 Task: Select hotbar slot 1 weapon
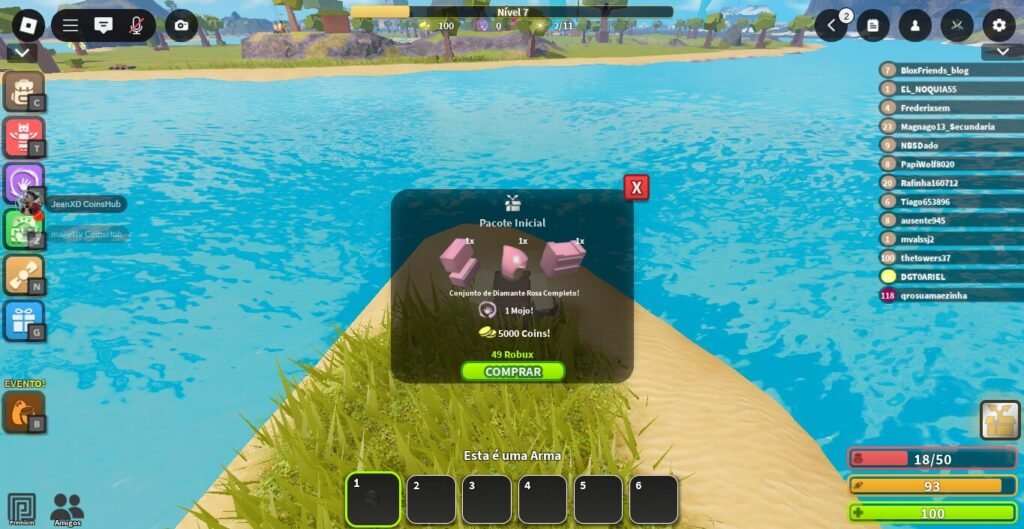(x=373, y=499)
